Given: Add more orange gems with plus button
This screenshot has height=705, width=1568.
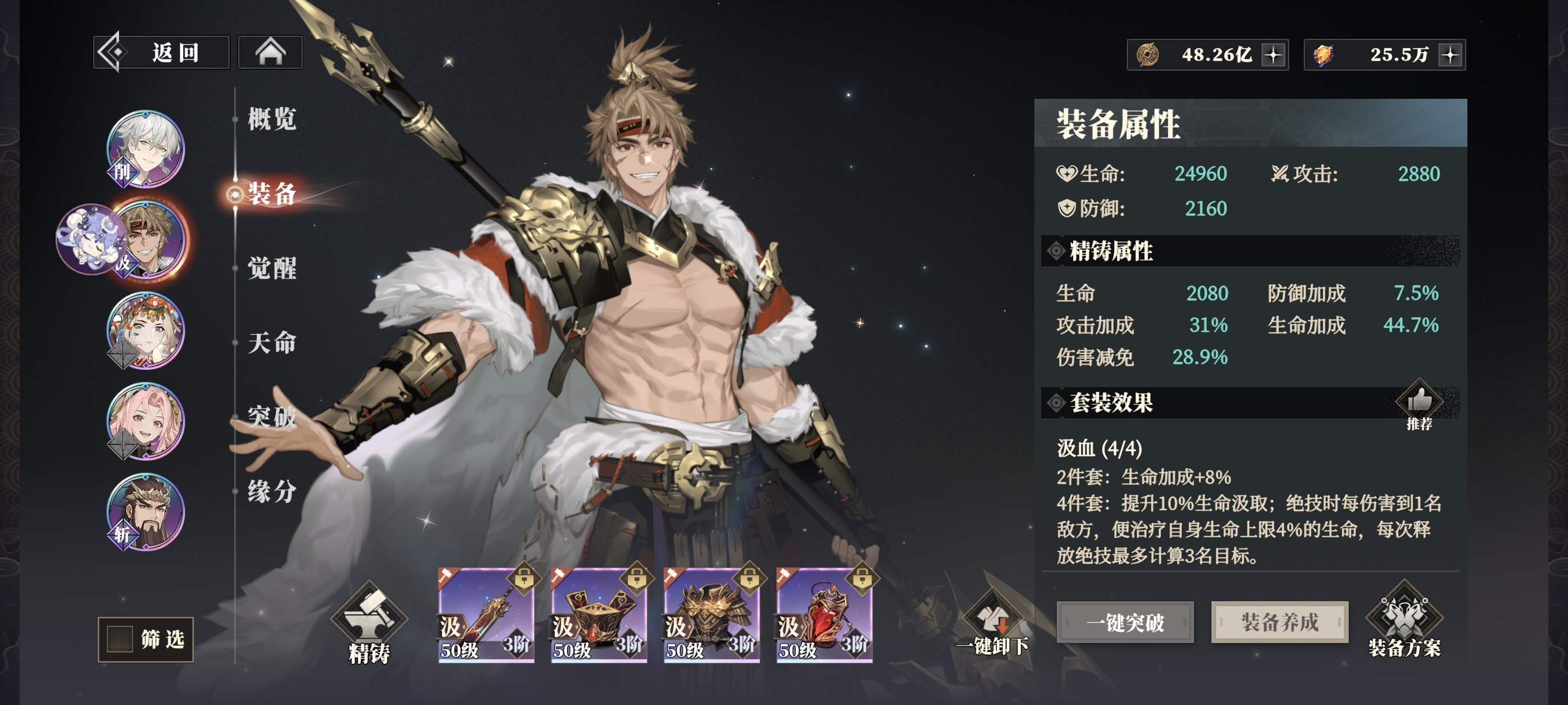Looking at the screenshot, I should coord(1451,55).
